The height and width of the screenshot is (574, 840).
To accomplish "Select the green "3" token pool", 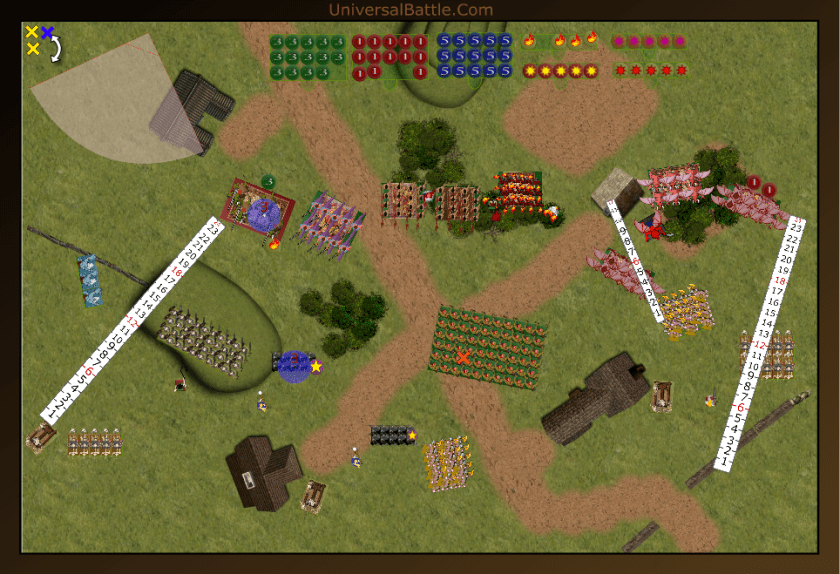I will pos(308,57).
